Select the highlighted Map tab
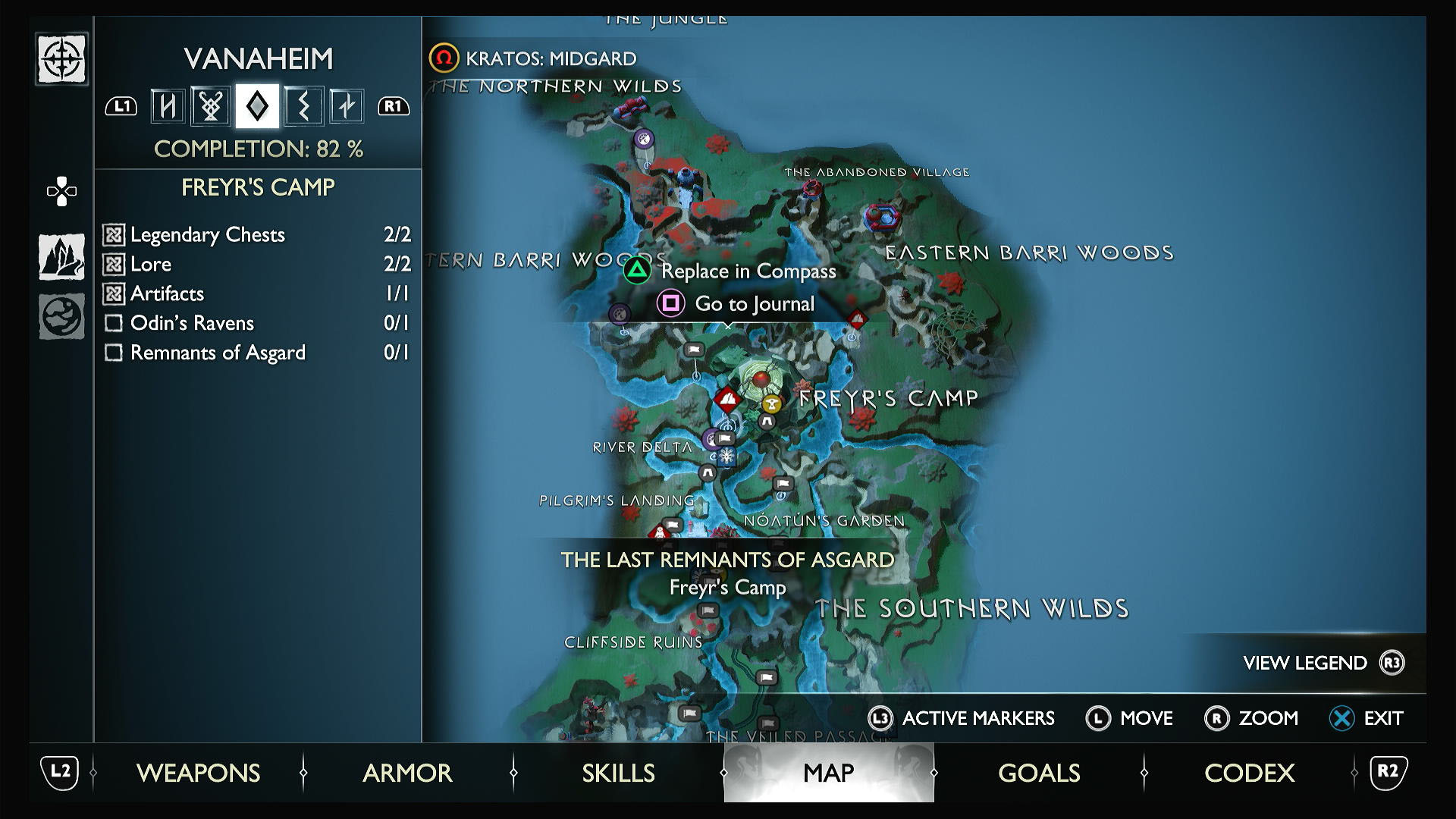Screen dimensions: 1456x819 [828, 773]
